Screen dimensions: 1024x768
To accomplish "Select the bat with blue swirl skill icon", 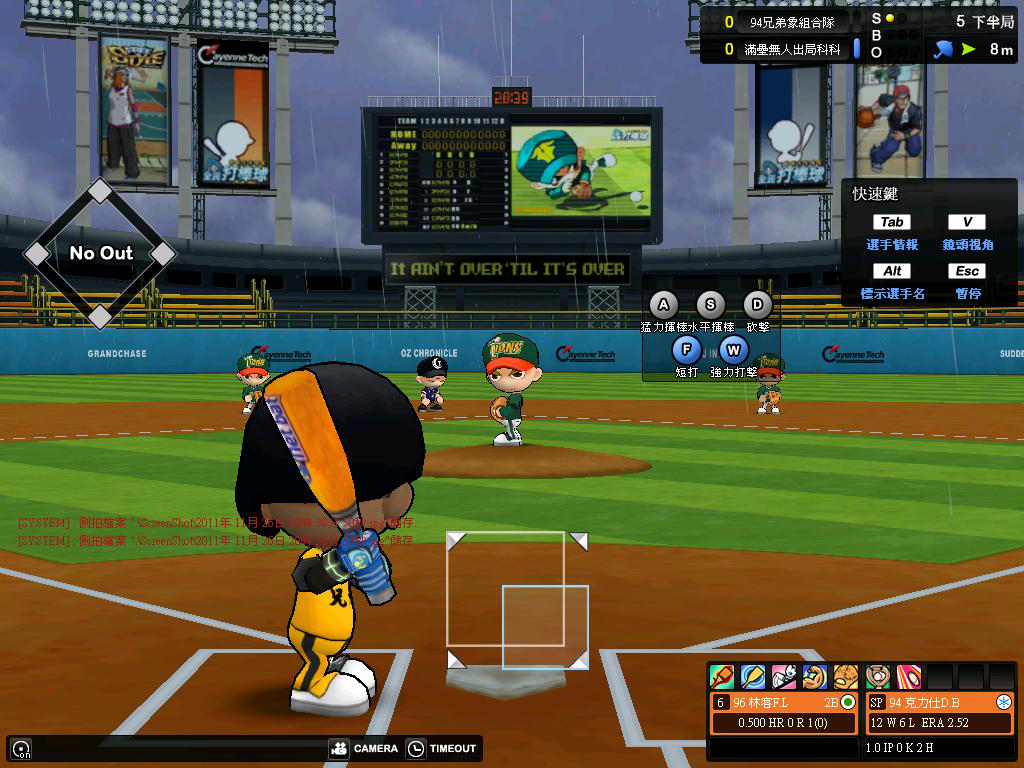I will 753,677.
